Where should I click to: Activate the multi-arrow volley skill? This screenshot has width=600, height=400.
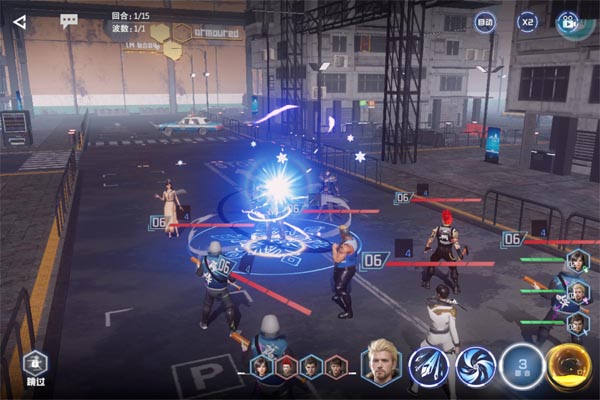[x=428, y=366]
